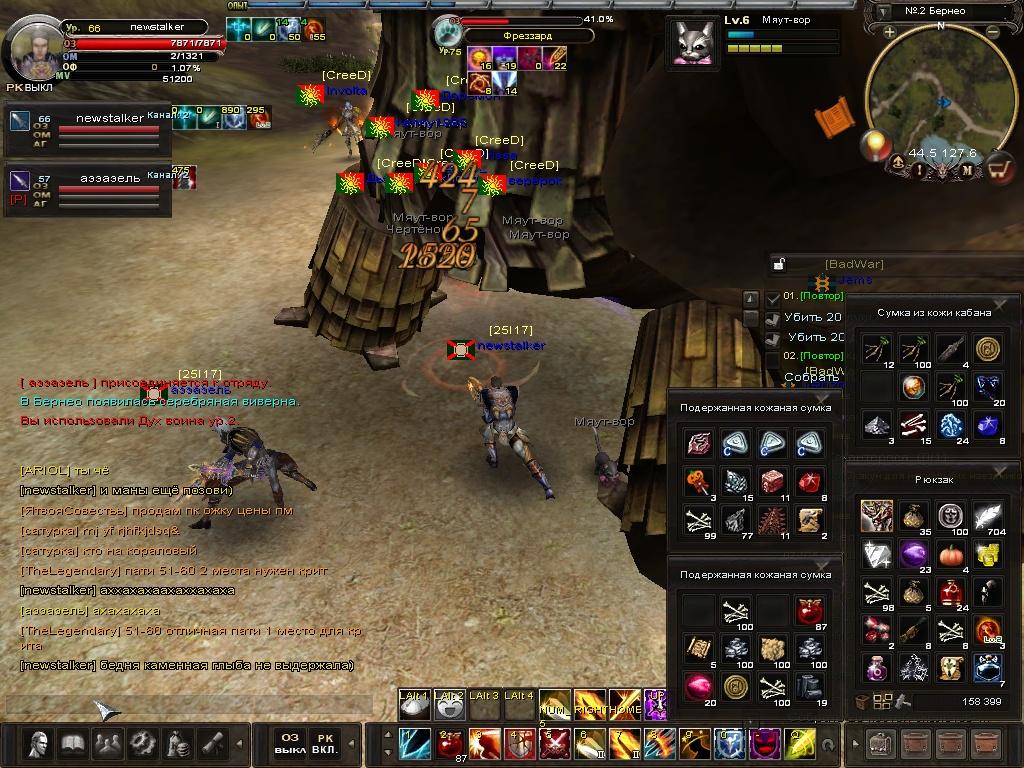Open the orange scroll icon

[831, 118]
